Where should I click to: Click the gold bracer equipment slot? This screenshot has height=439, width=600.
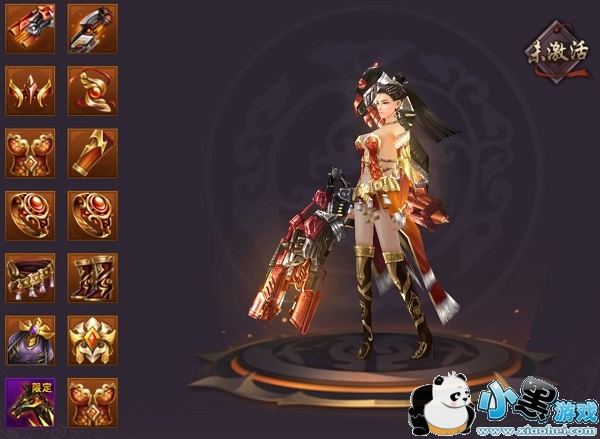point(92,152)
